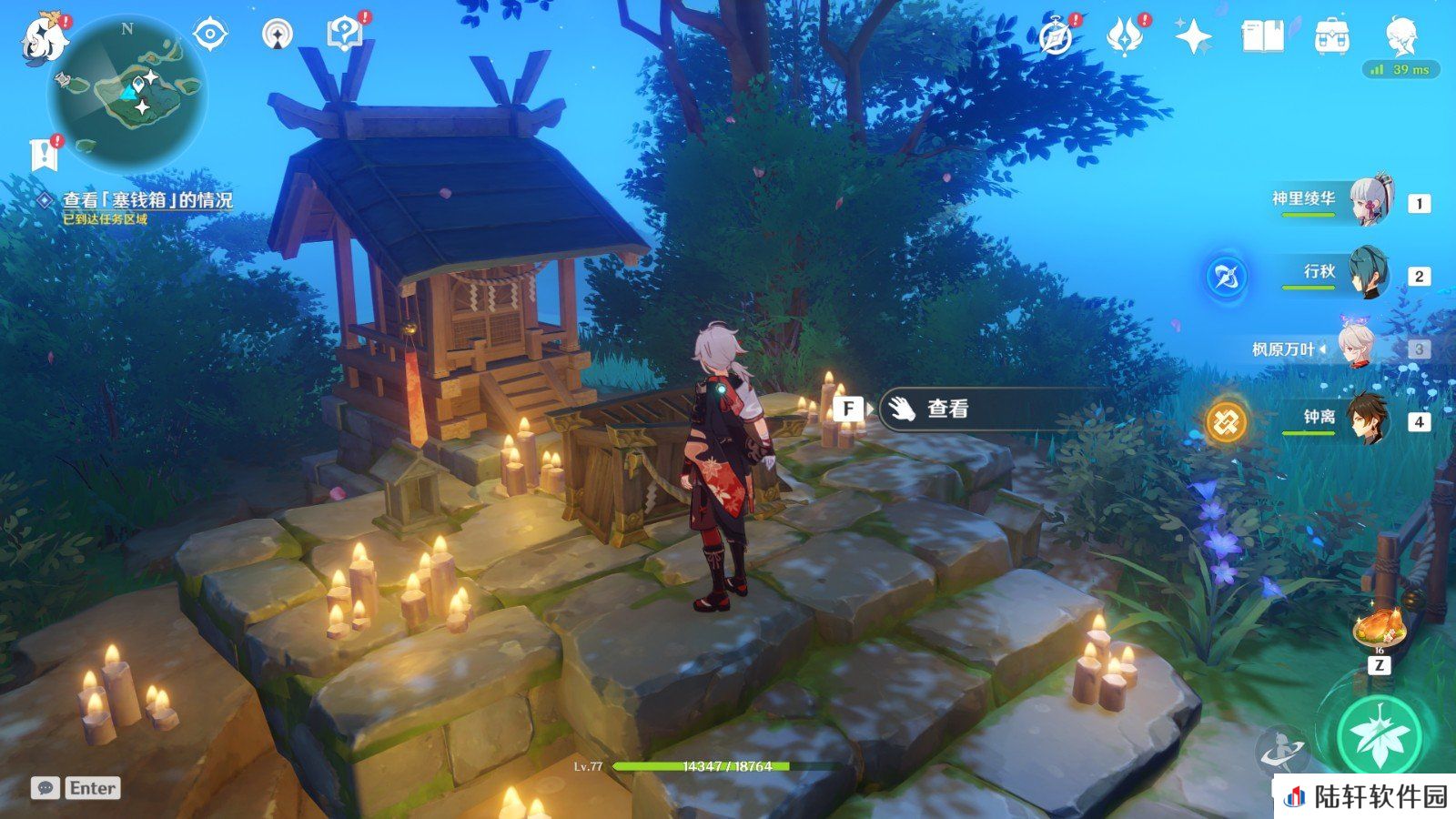Open the inventory backpack icon
This screenshot has height=819, width=1456.
click(x=1331, y=38)
